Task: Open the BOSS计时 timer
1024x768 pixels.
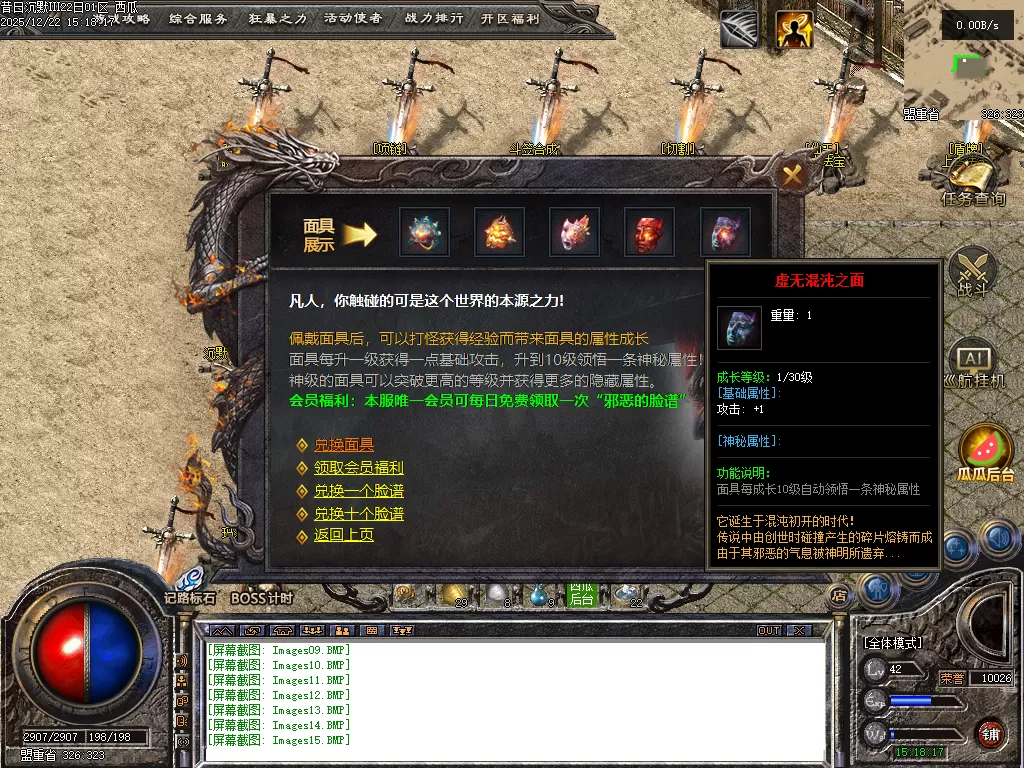Action: click(x=261, y=598)
